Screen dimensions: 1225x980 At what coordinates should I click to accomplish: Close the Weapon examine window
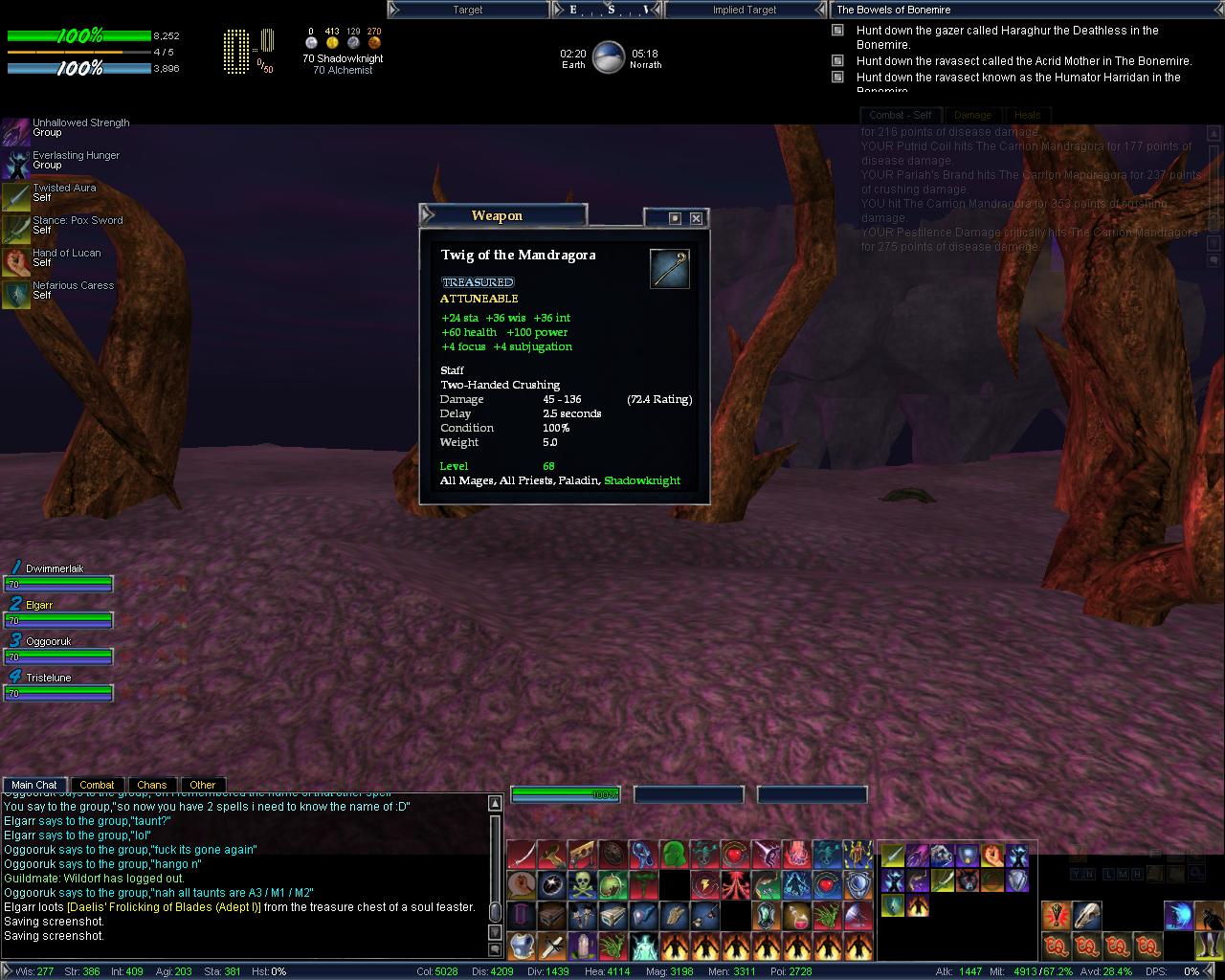[x=696, y=218]
